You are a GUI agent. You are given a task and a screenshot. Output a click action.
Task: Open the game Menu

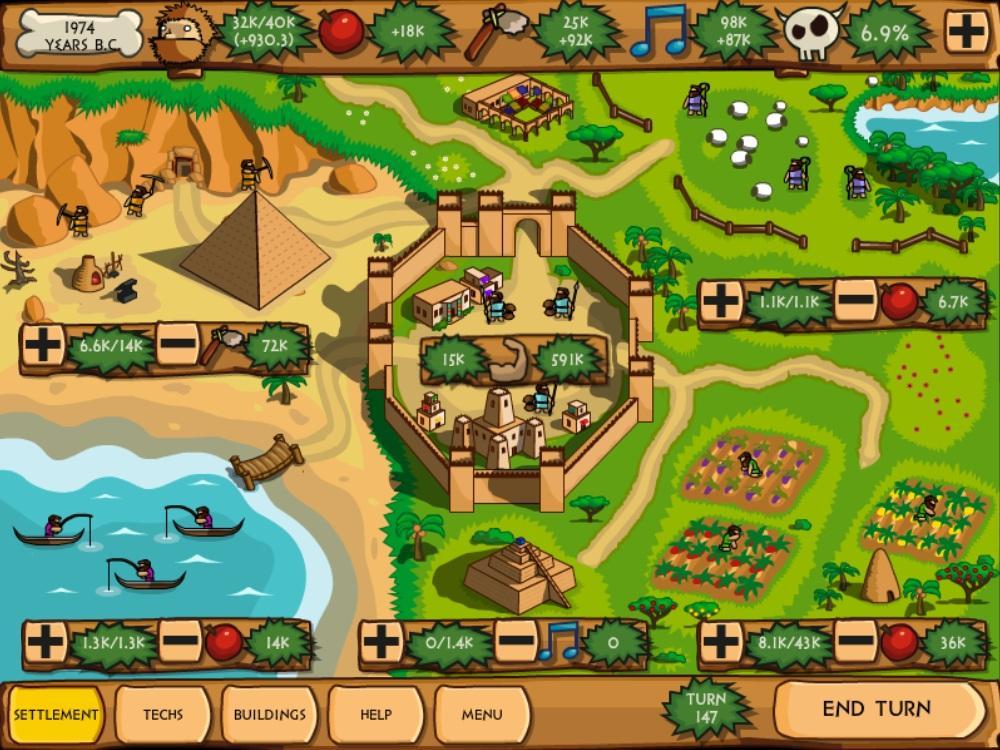[x=482, y=714]
